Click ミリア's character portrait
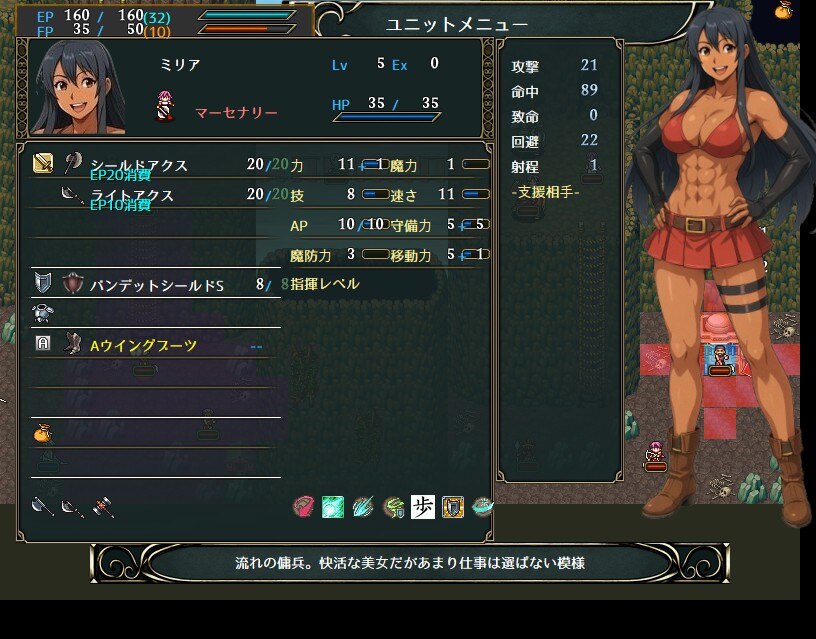 [78, 88]
